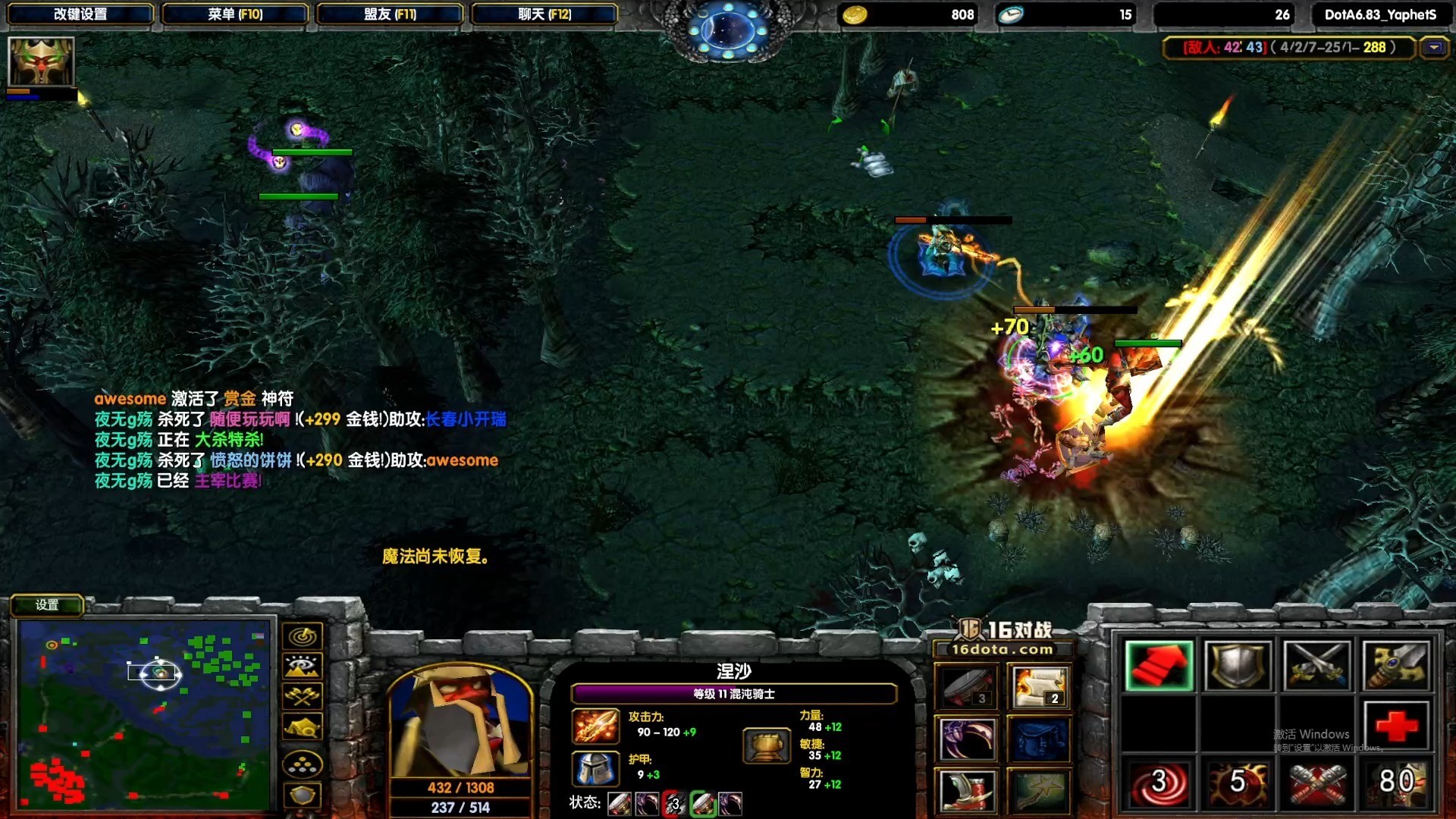Expand the enemy score panel arrow

[1436, 47]
